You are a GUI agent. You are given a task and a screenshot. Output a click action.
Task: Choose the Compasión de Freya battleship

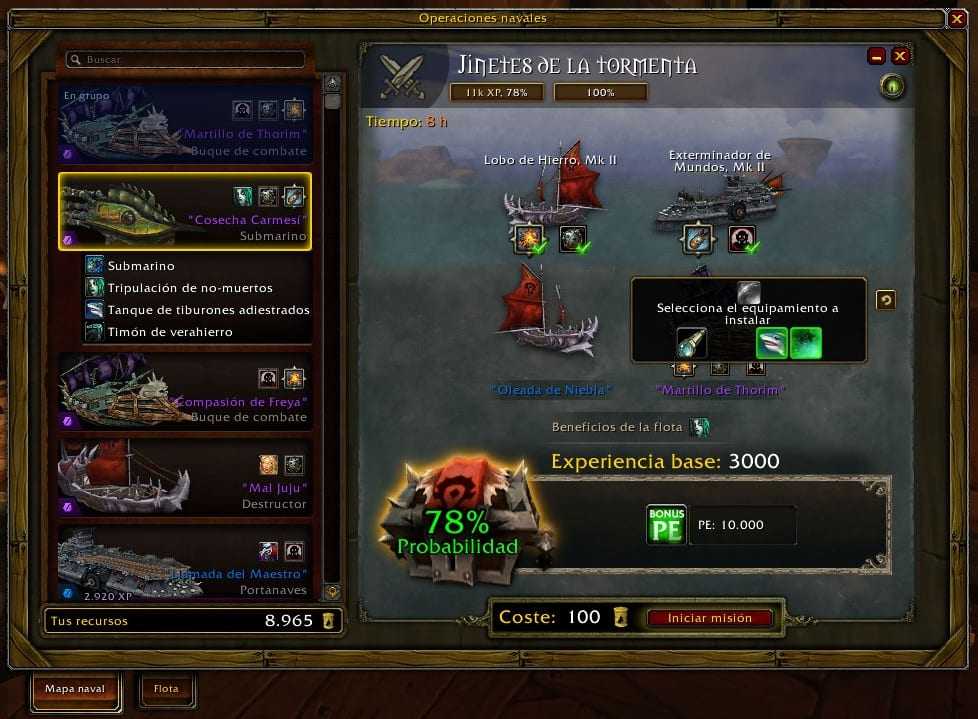(x=185, y=391)
